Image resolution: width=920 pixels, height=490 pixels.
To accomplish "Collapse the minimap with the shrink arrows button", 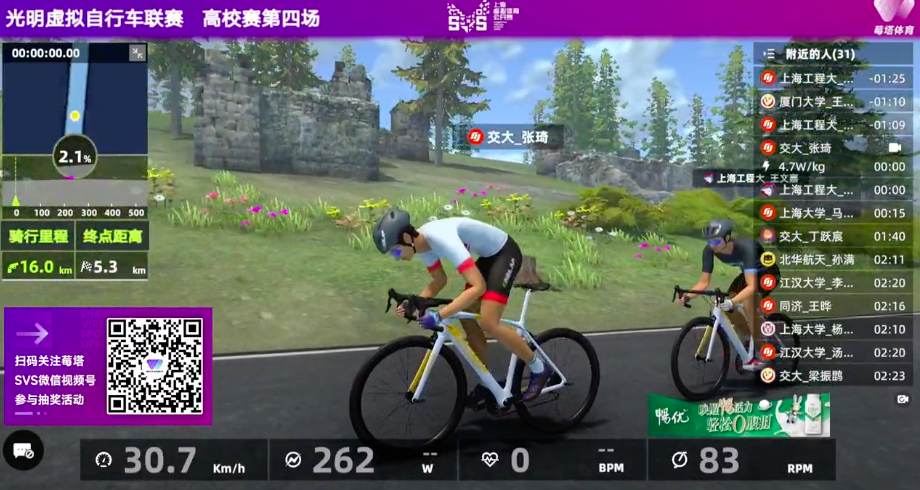I will tap(137, 53).
